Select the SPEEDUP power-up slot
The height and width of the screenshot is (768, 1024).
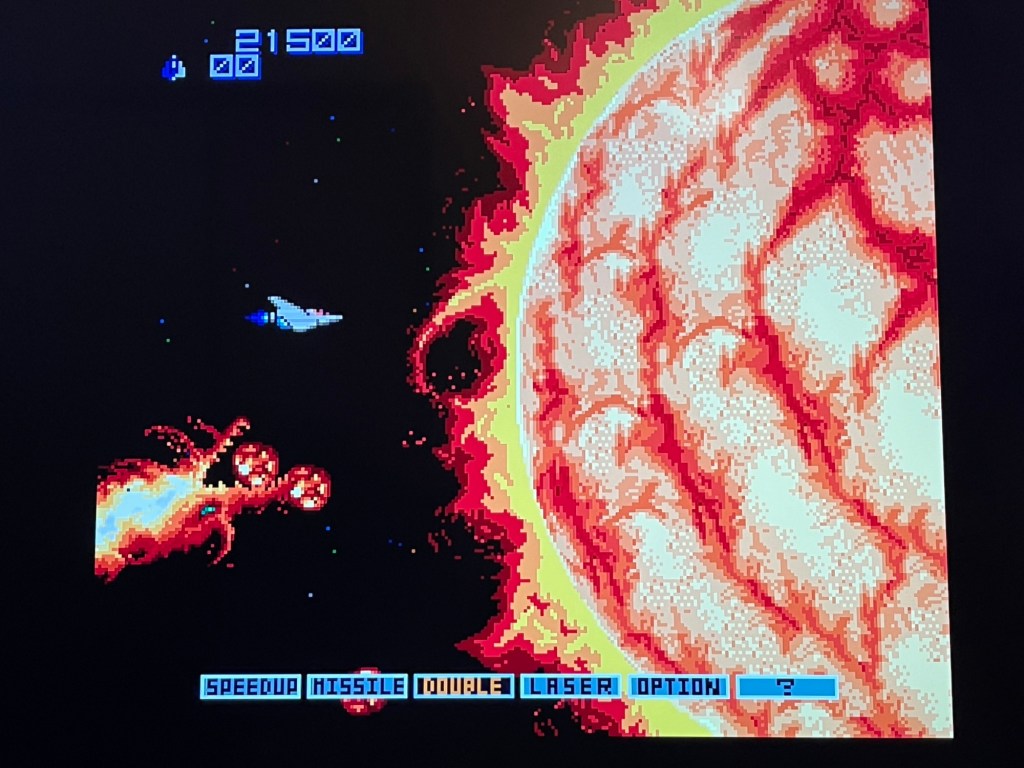click(251, 687)
